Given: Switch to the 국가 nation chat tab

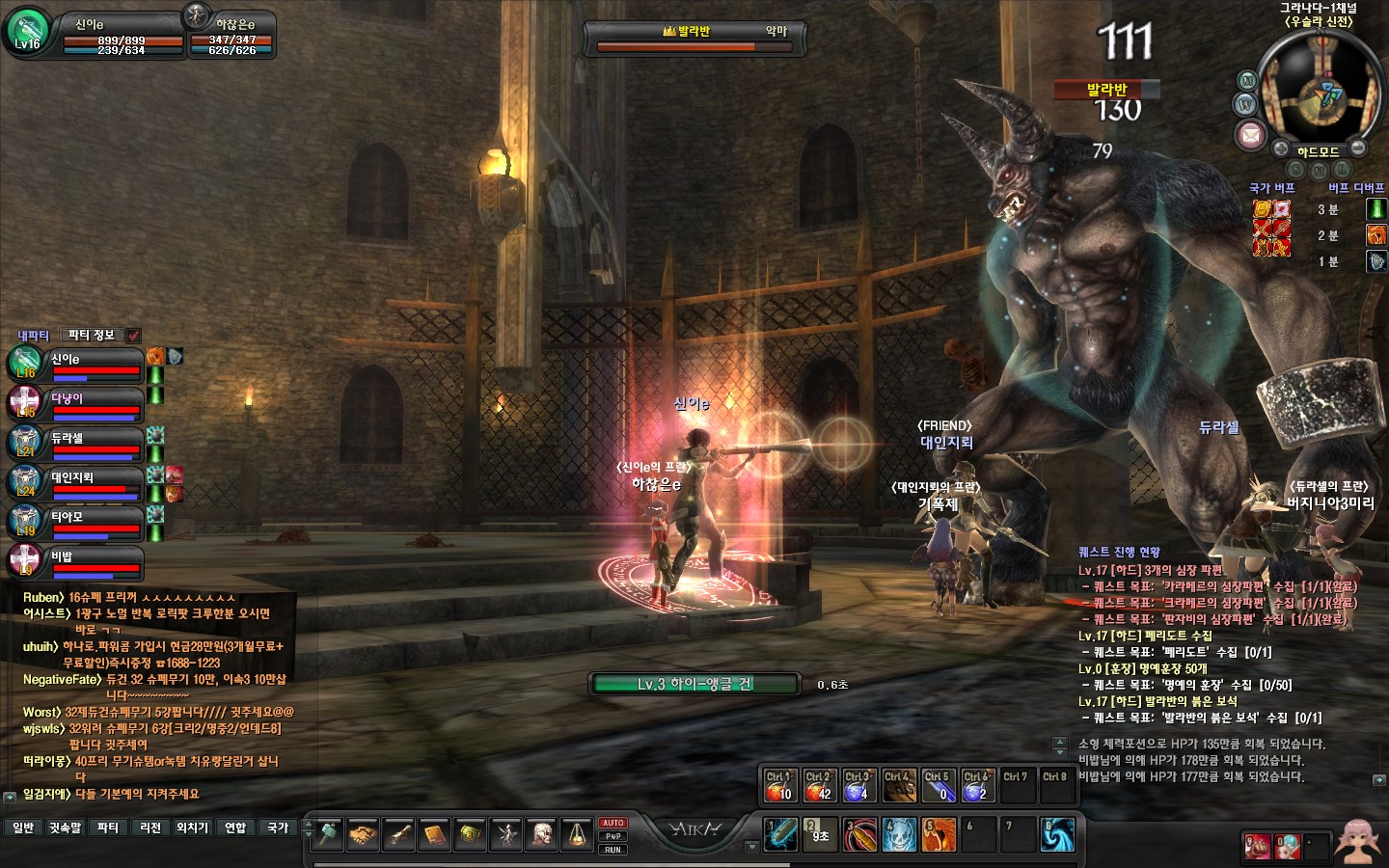Looking at the screenshot, I should pos(278,827).
